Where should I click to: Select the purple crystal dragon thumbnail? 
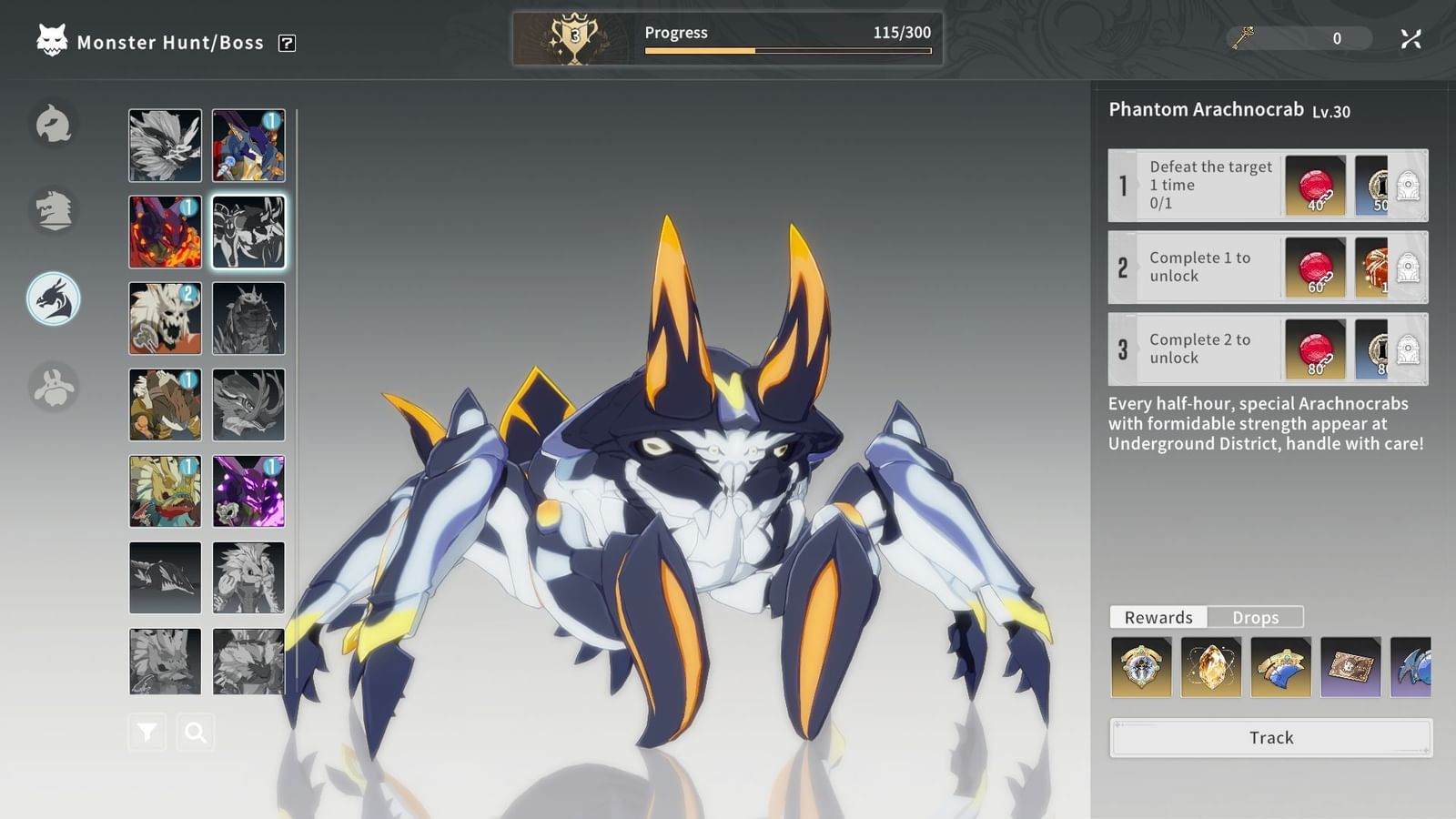click(248, 491)
